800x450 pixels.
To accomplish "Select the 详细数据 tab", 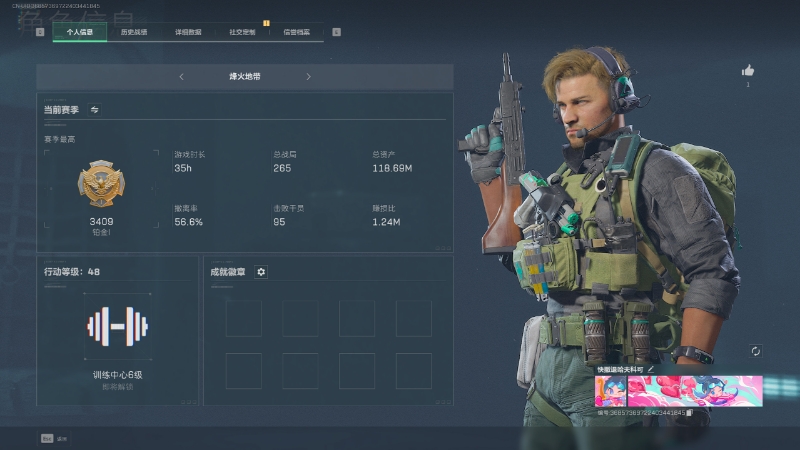I will (188, 32).
